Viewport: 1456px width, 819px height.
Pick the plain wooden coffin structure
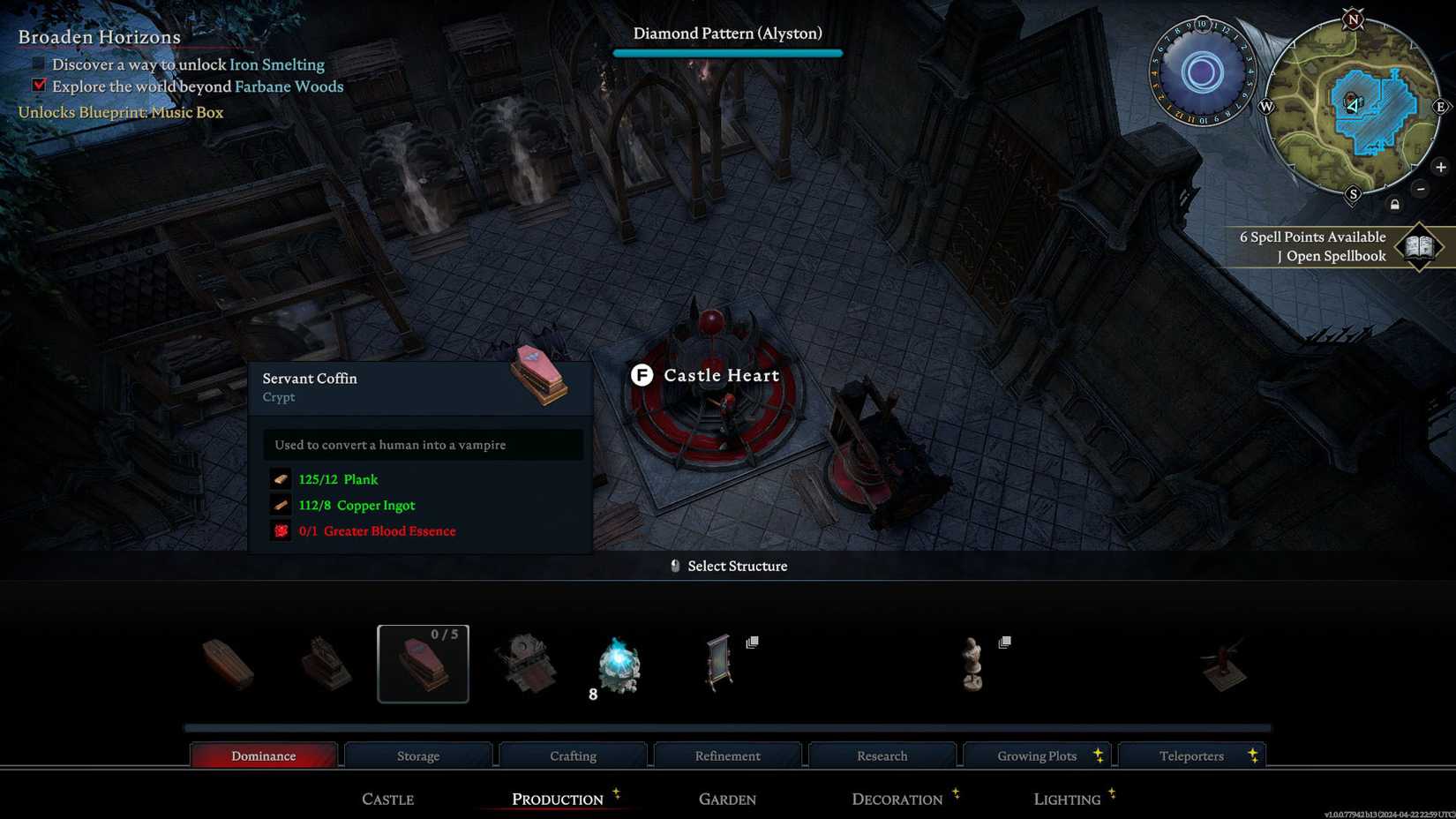pos(229,664)
